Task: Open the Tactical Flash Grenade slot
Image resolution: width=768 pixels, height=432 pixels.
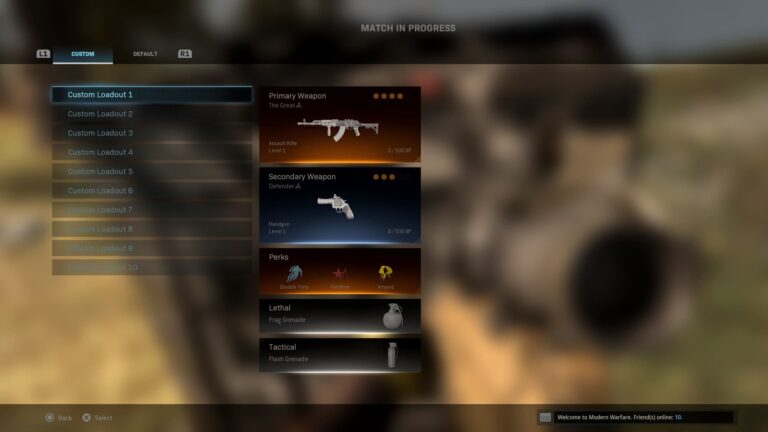Action: tap(340, 354)
